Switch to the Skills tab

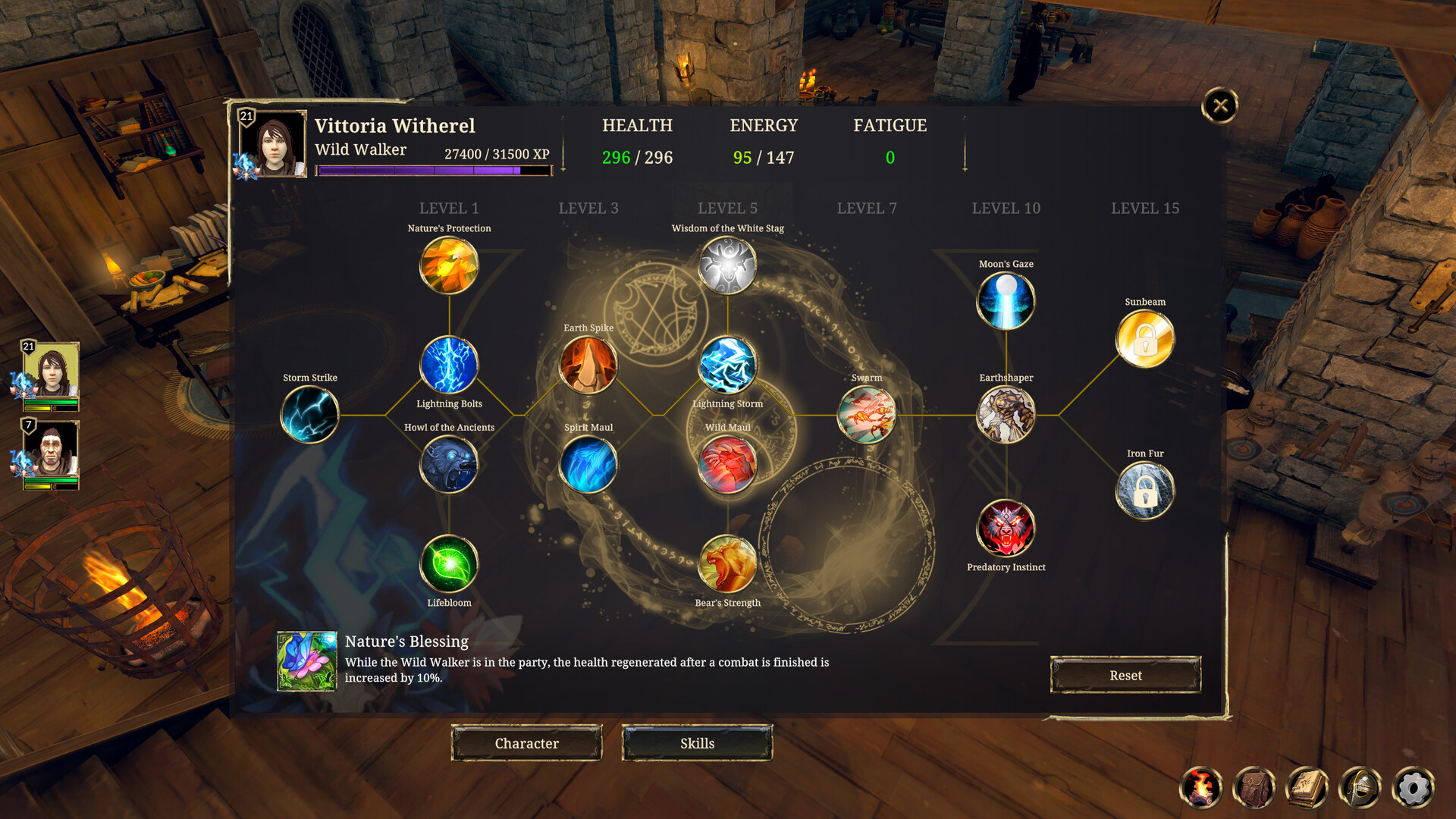click(x=697, y=743)
